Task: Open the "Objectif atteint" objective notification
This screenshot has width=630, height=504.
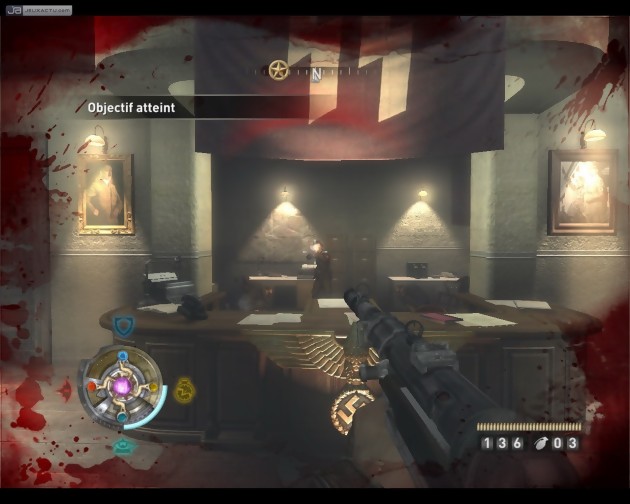Action: 130,107
